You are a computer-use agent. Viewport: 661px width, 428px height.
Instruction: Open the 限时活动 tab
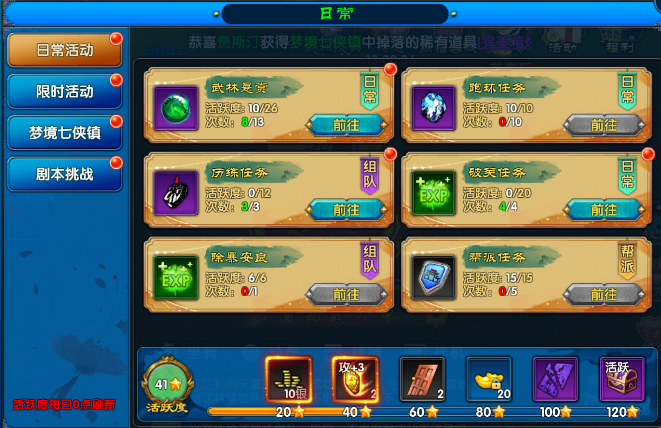point(64,91)
